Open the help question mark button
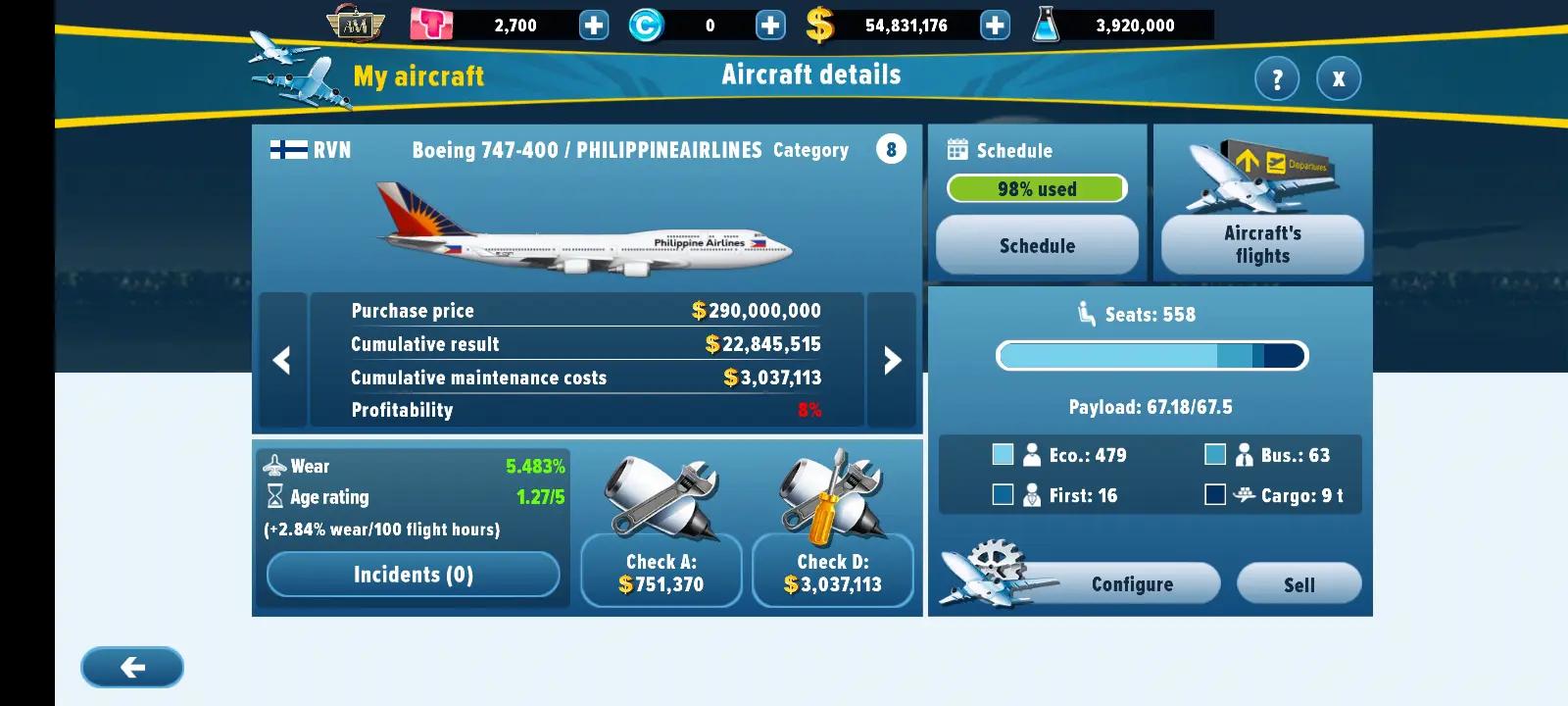 1277,78
